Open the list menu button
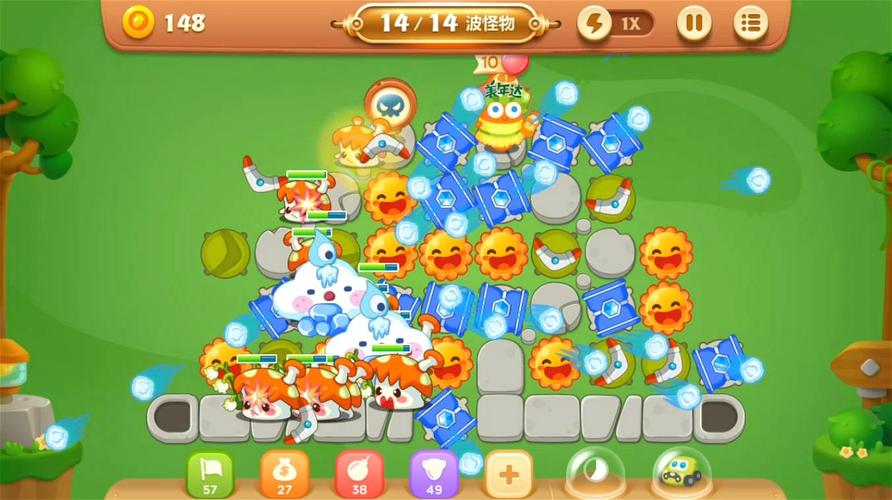892x500 pixels. click(750, 23)
